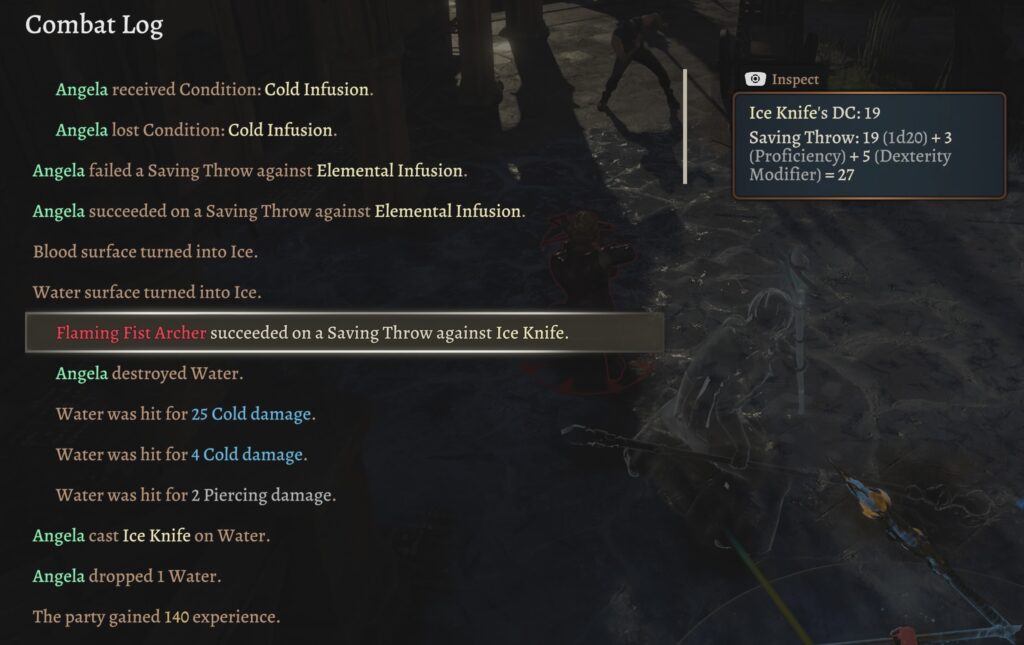Select the "Angela cast Ice Knife on Water" entry

tap(151, 536)
